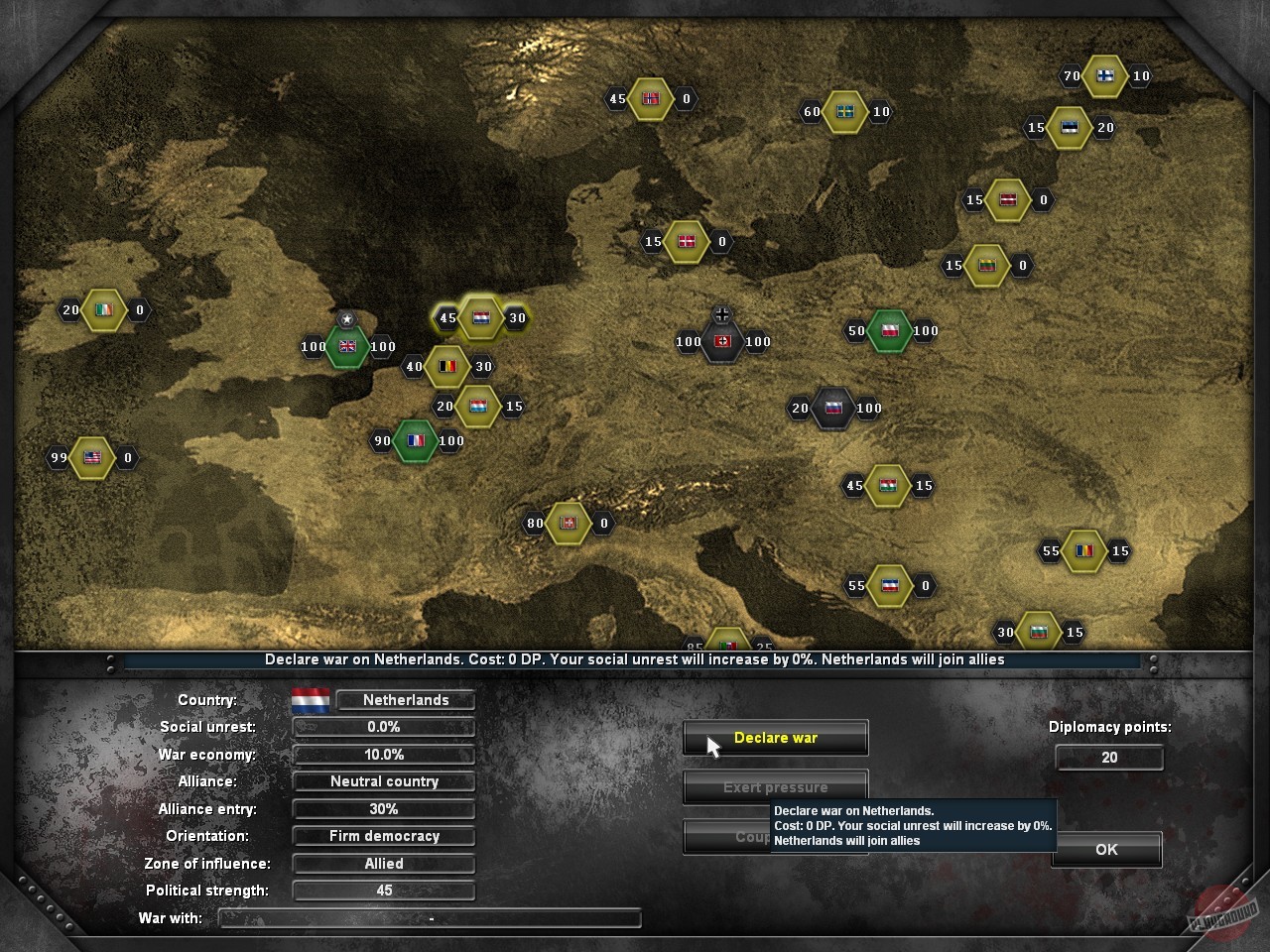The image size is (1270, 952).
Task: Select Finland's flag icon on the map
Action: (1104, 75)
